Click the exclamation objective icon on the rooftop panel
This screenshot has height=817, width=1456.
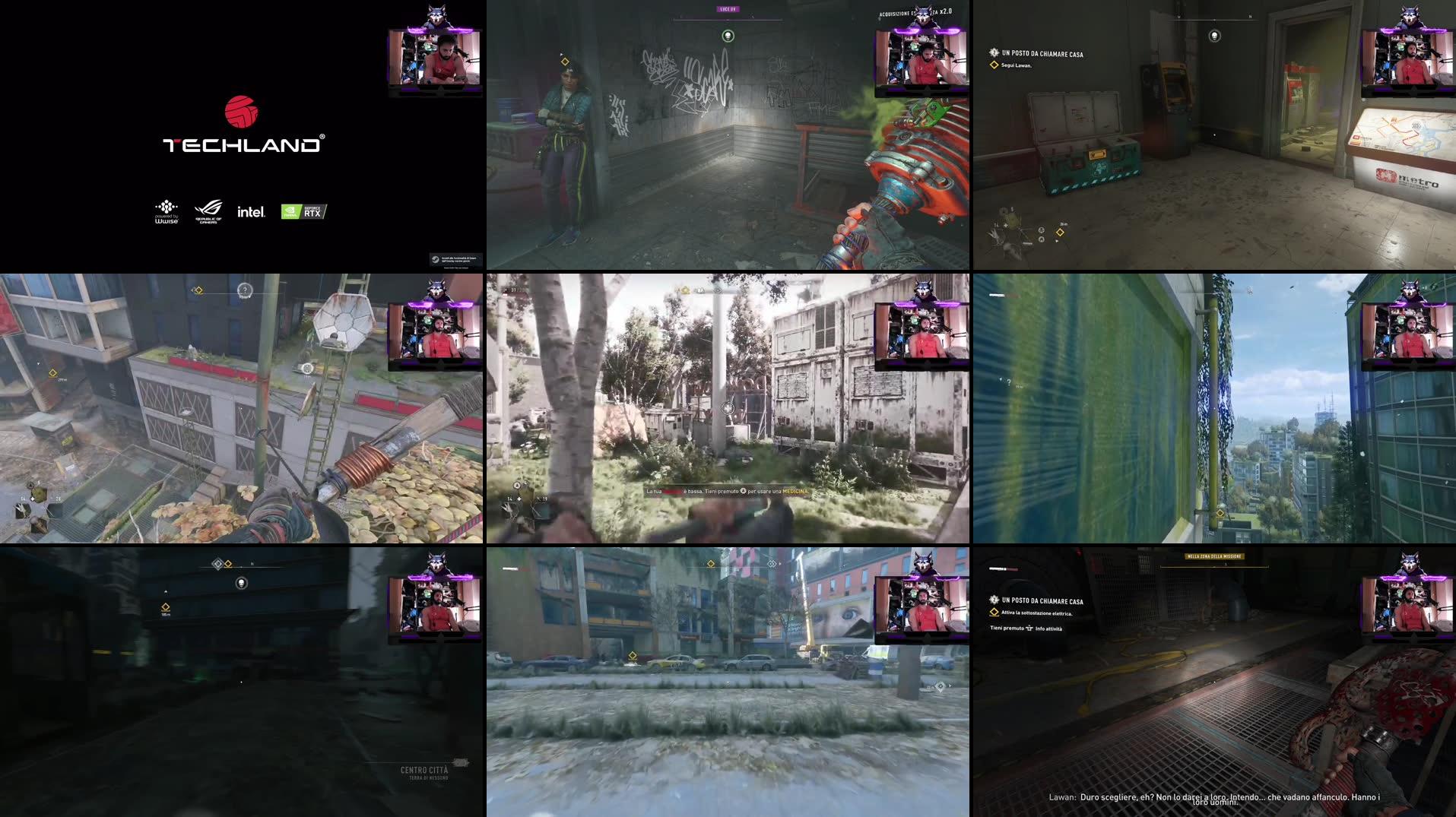tap(243, 290)
